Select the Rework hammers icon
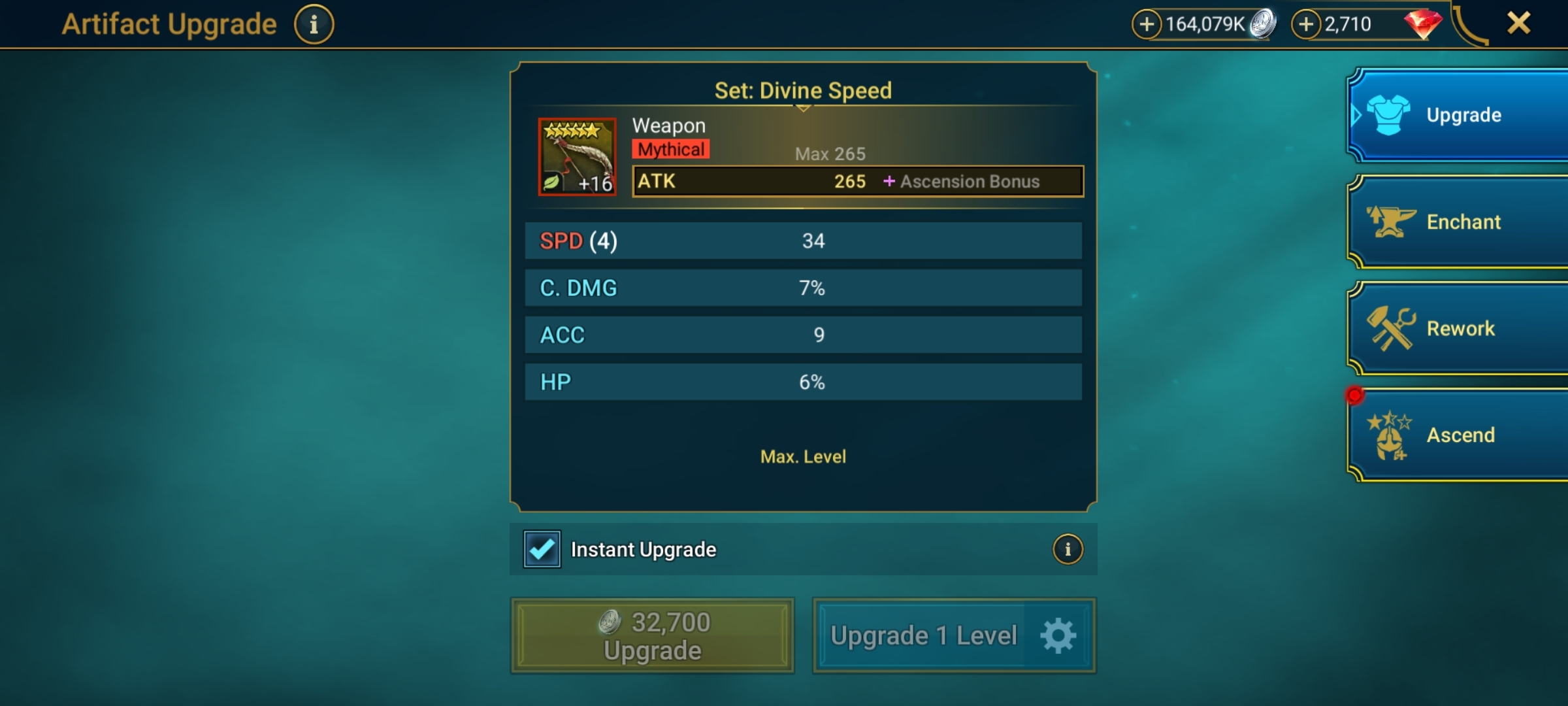 [x=1392, y=328]
